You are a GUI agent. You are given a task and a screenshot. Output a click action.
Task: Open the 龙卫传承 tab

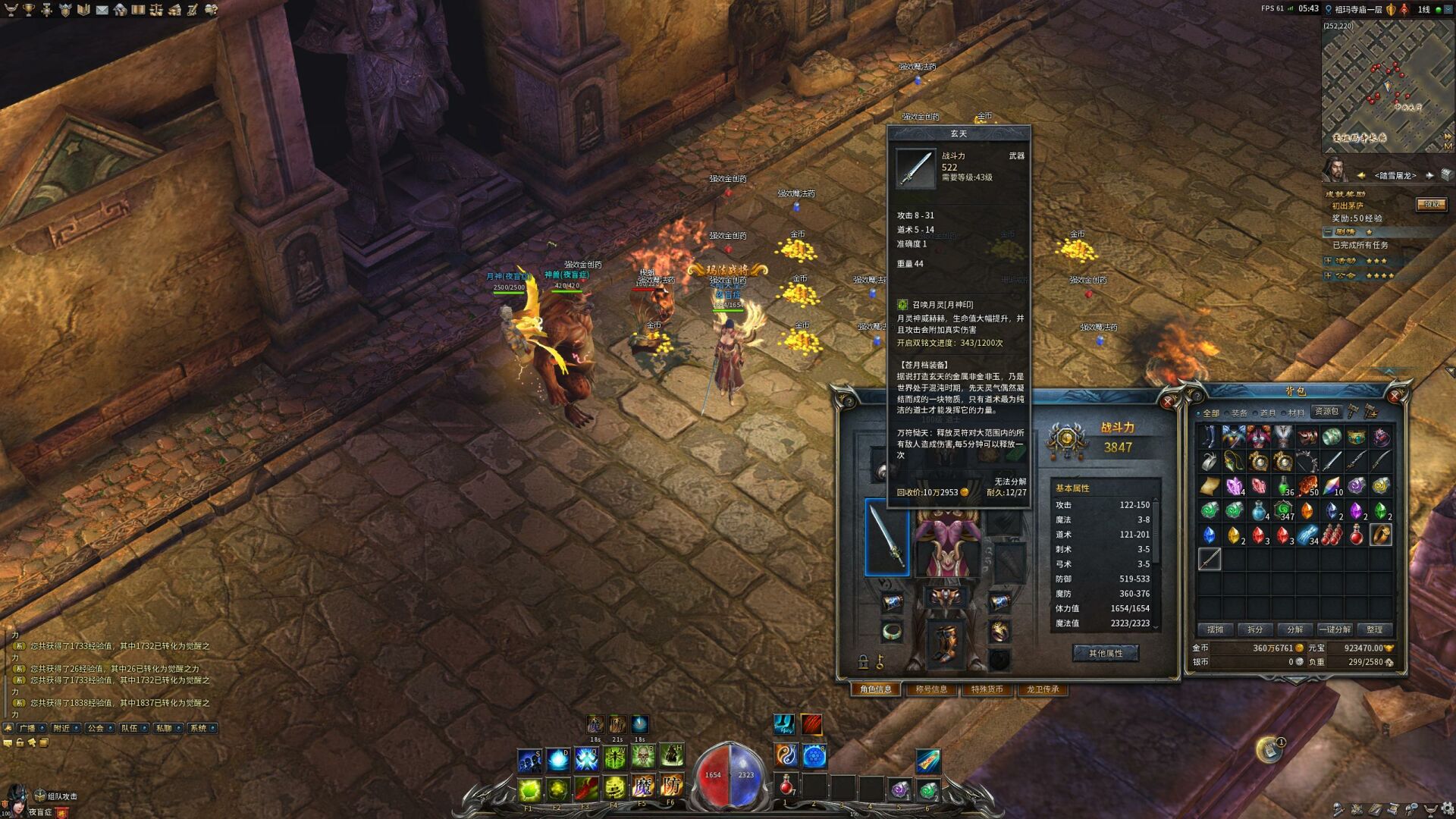[1043, 689]
